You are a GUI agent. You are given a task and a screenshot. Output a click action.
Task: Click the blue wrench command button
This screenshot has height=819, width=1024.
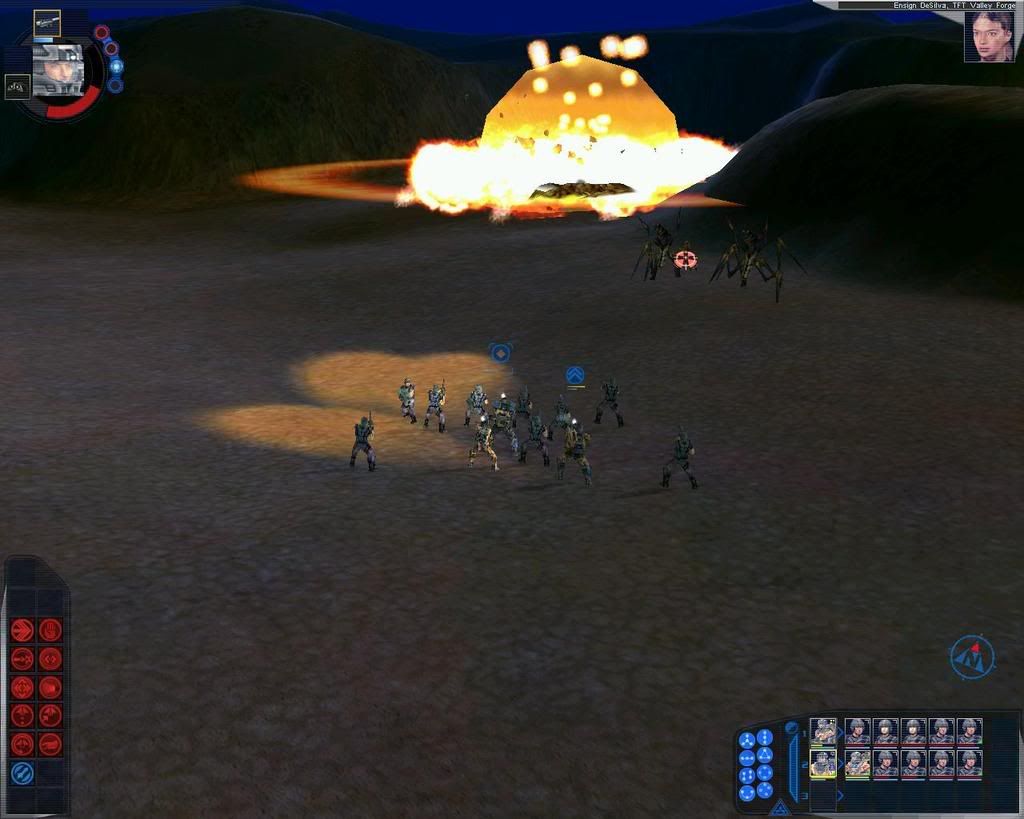click(22, 773)
